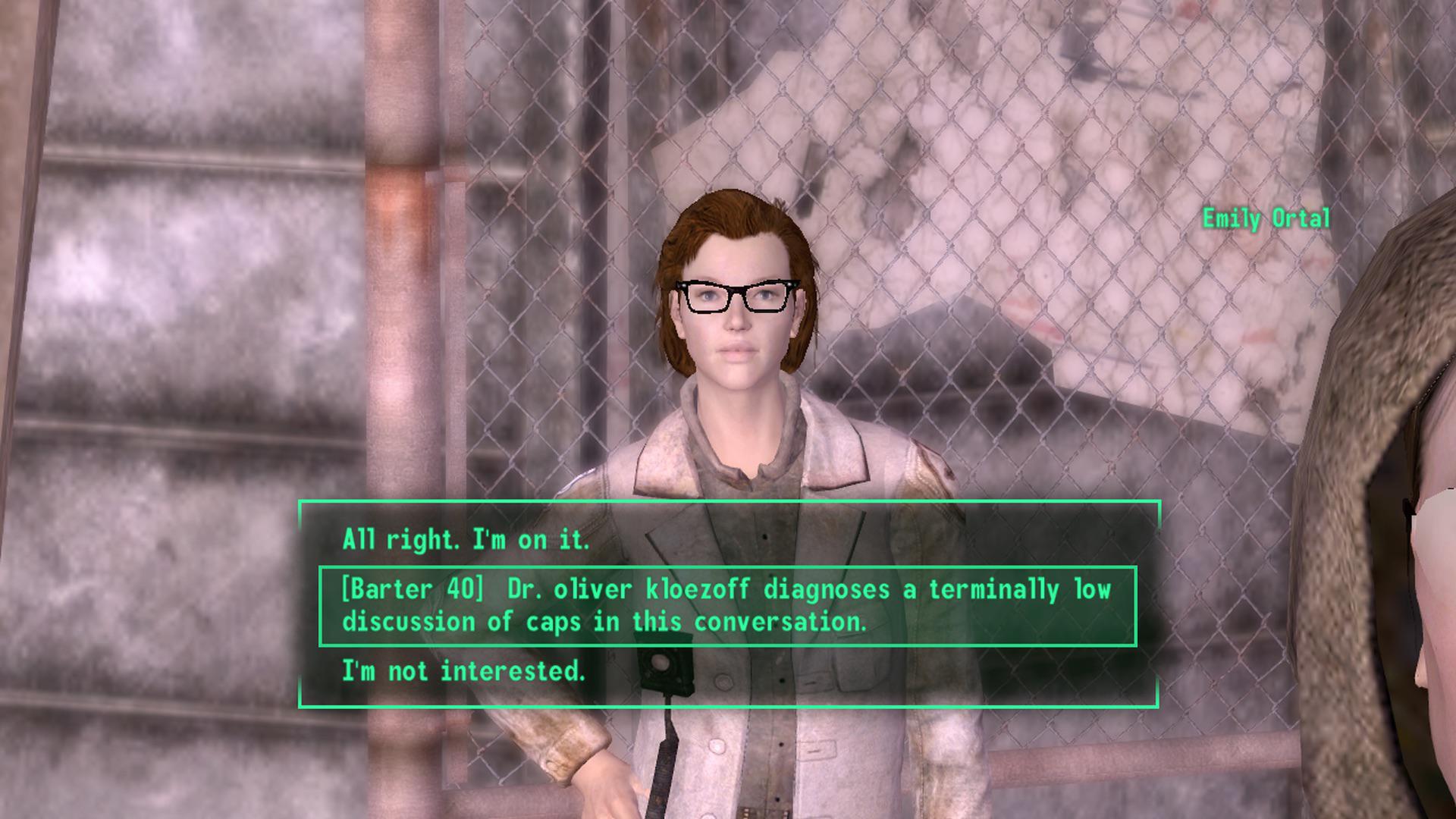Select the Barter 40 caps dialogue option
Screen dimensions: 1456x819
tap(726, 606)
